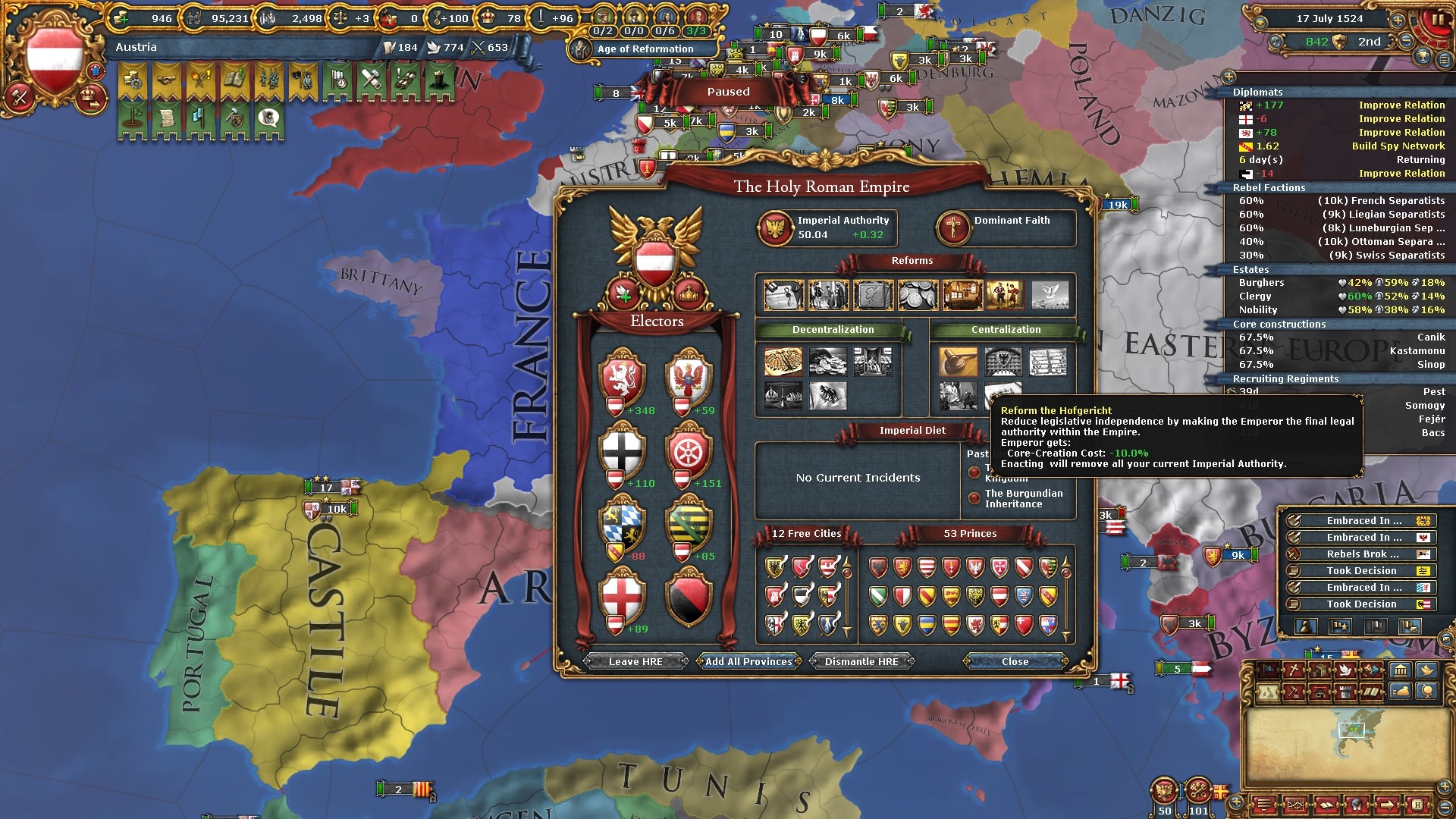Choose the black cross elector shield
This screenshot has height=819, width=1456.
pyautogui.click(x=622, y=452)
